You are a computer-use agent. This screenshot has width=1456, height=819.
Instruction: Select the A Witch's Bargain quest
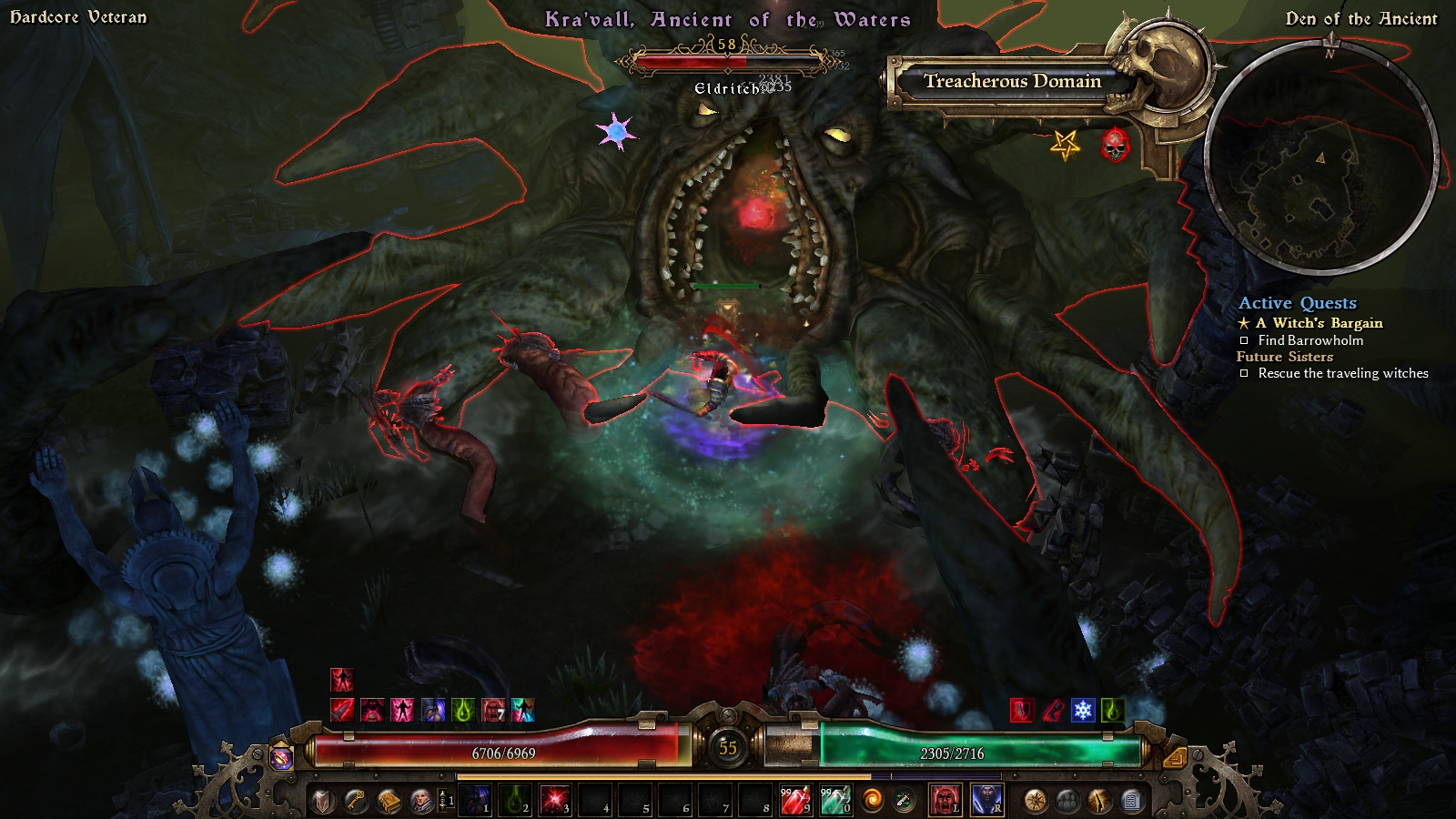point(1319,323)
